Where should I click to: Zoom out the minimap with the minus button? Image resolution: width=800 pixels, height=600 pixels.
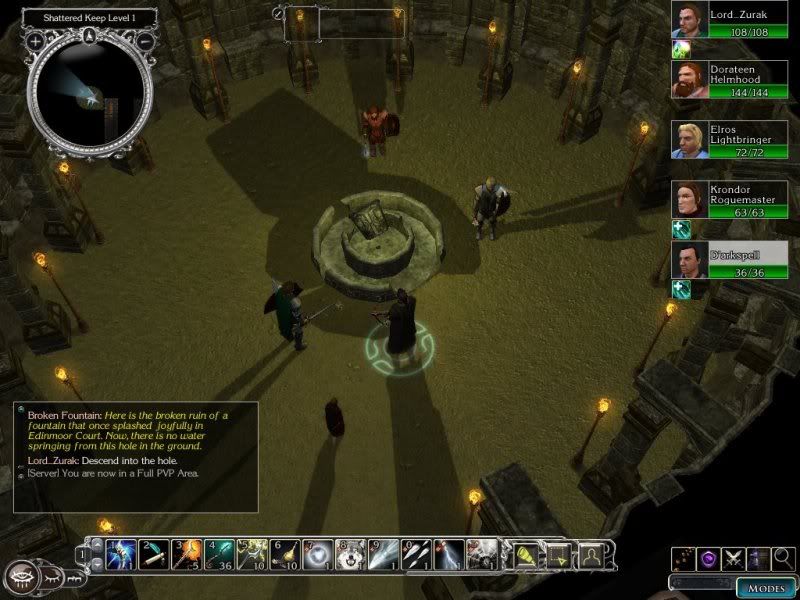tap(145, 42)
